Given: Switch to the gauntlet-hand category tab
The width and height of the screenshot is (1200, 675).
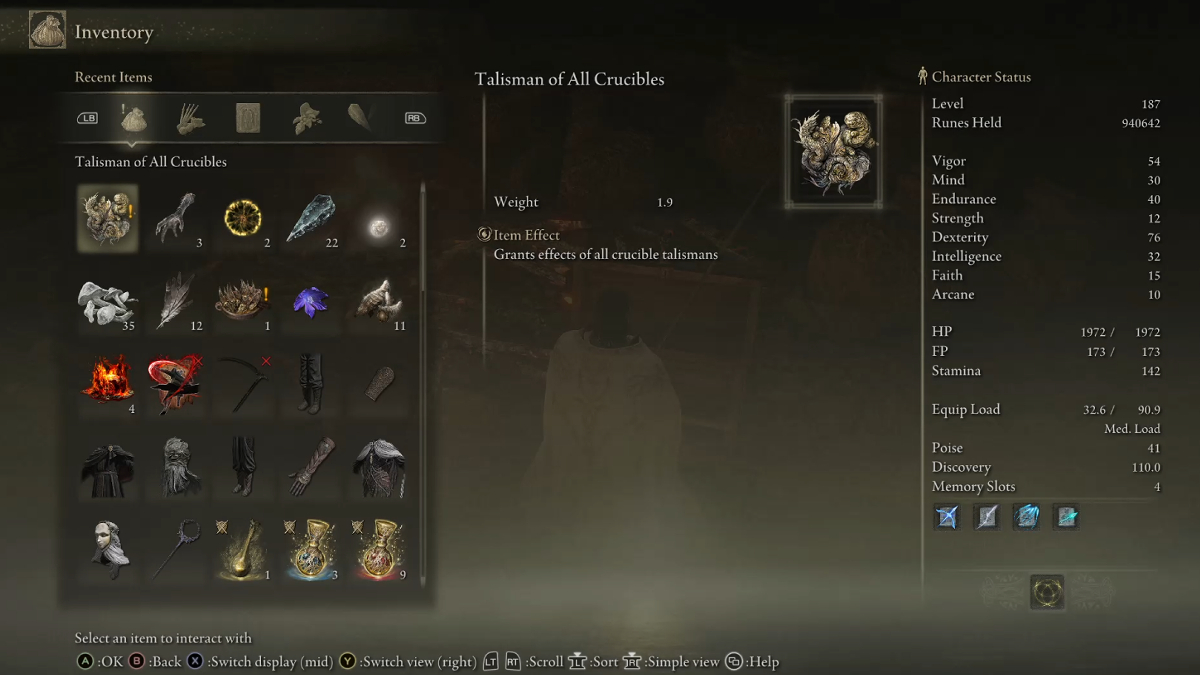Looking at the screenshot, I should 190,118.
